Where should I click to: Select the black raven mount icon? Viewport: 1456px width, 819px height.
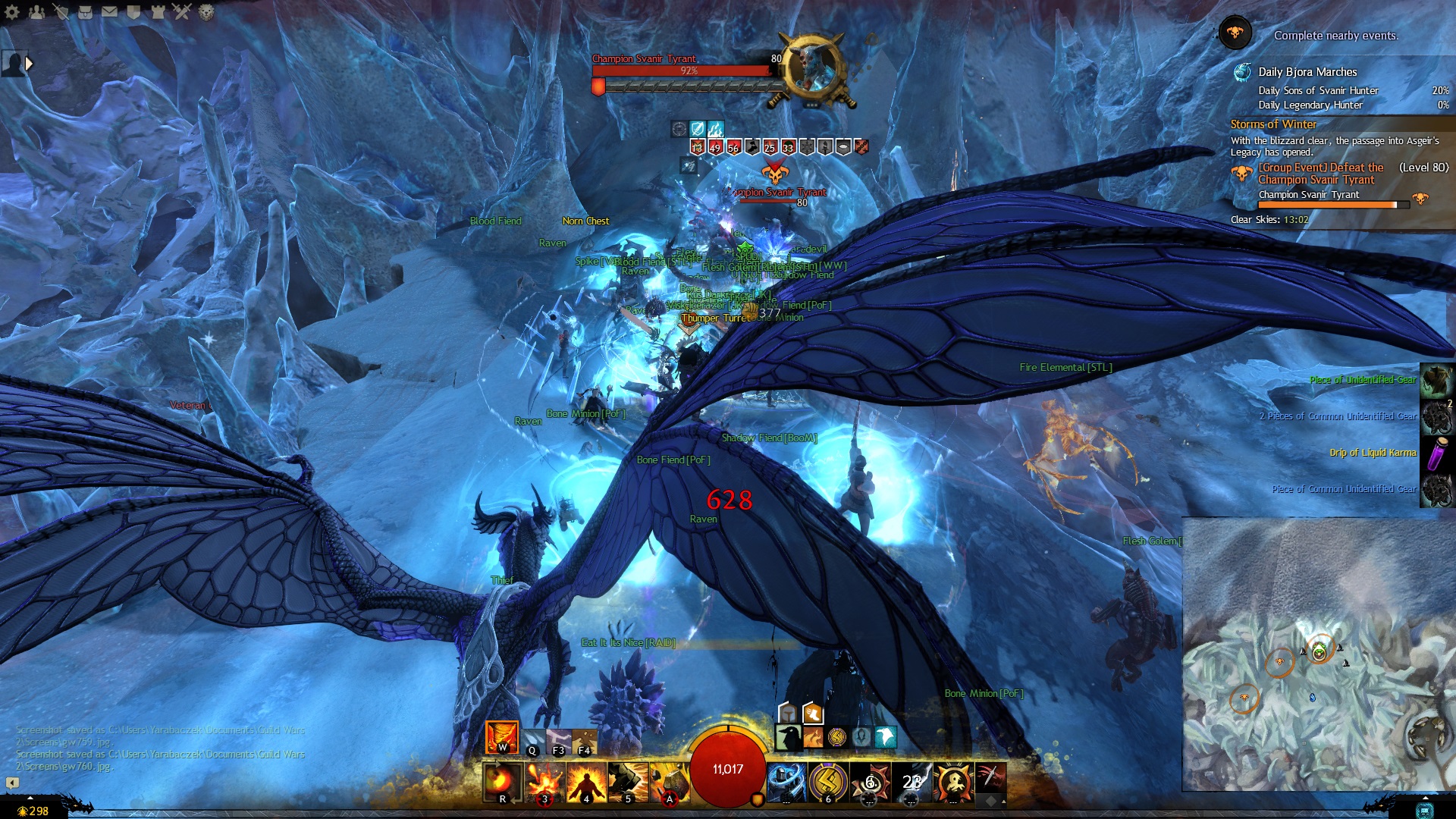pos(789,737)
